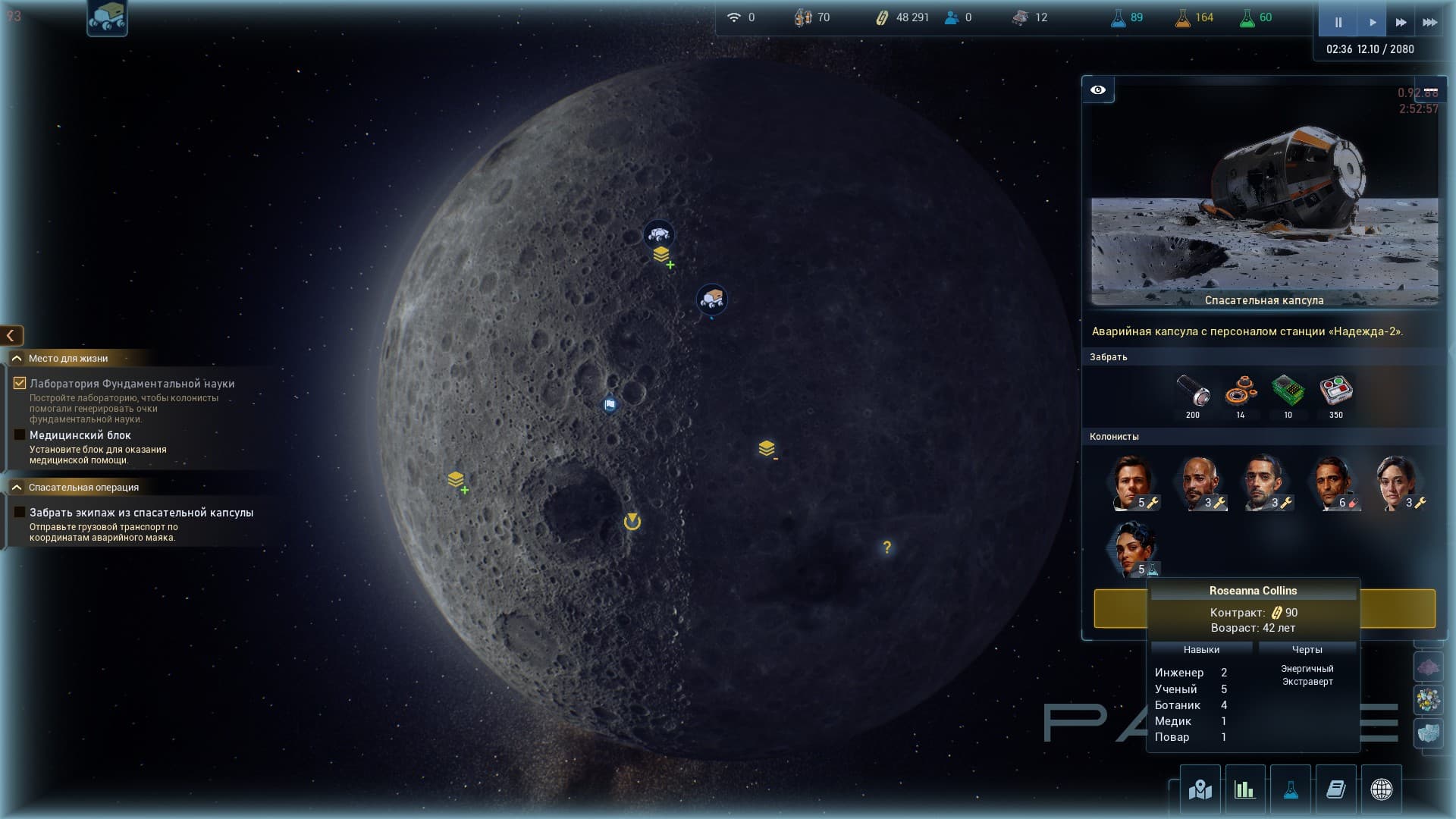
Task: Open the rover vehicle icon at top left
Action: tap(107, 17)
